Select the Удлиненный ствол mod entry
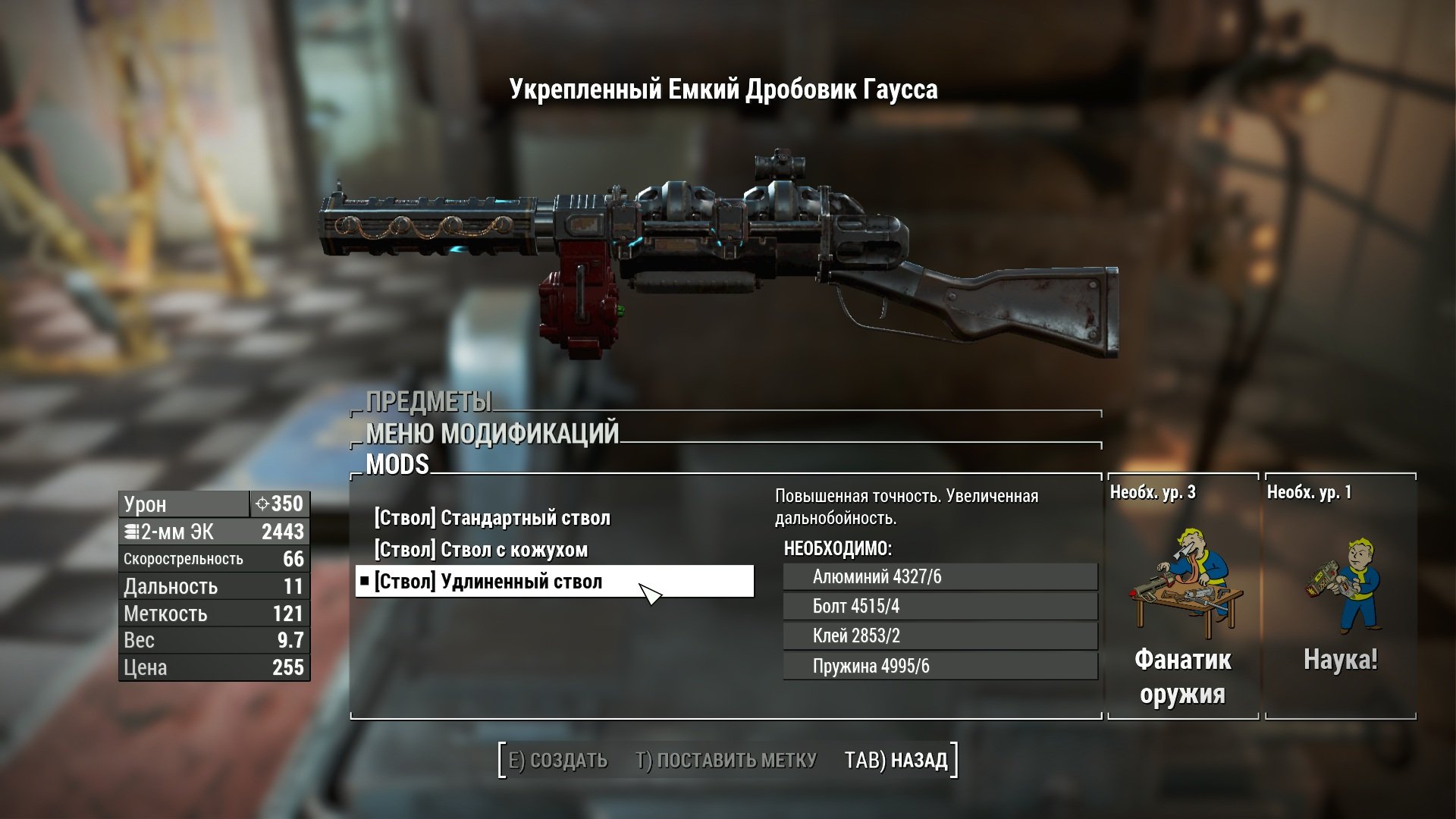This screenshot has width=1456, height=819. (488, 582)
